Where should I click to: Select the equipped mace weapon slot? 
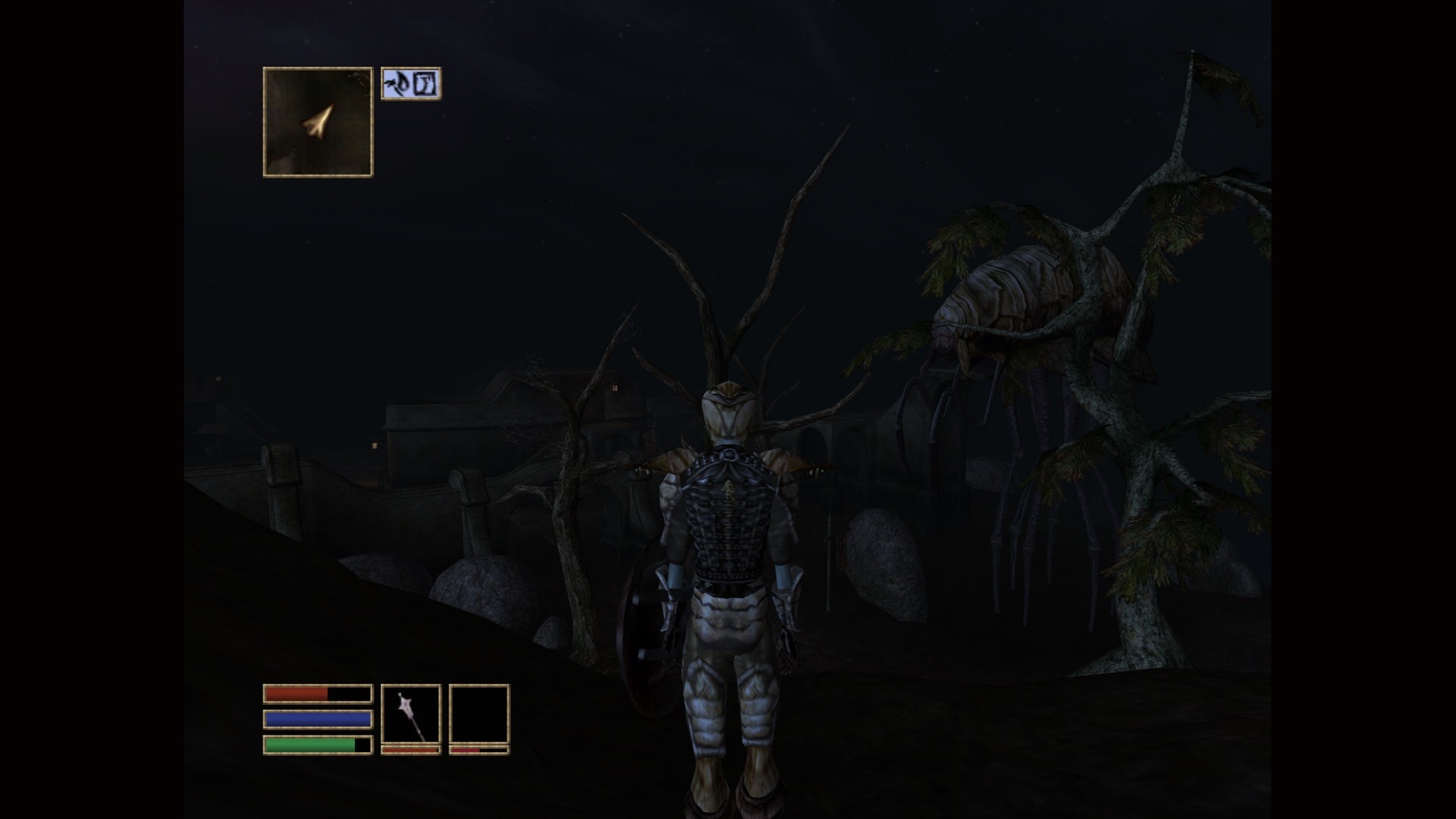[410, 714]
